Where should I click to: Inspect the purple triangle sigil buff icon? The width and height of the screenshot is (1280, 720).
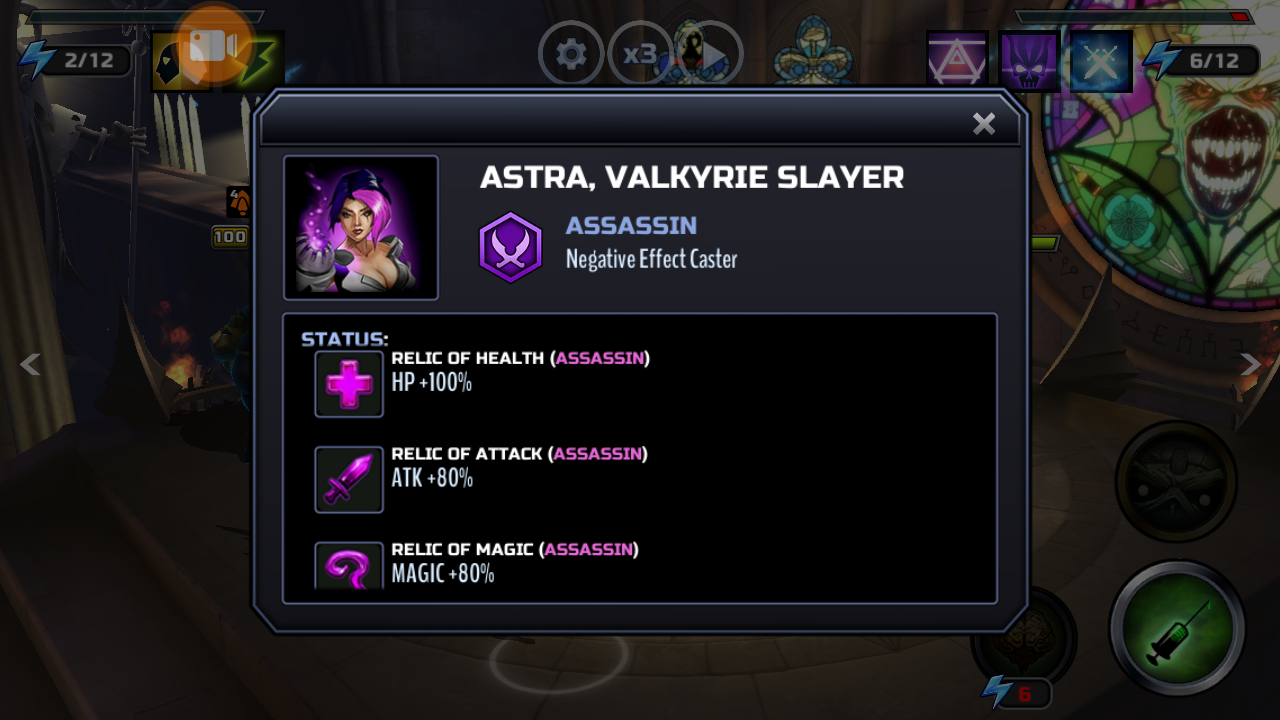957,61
